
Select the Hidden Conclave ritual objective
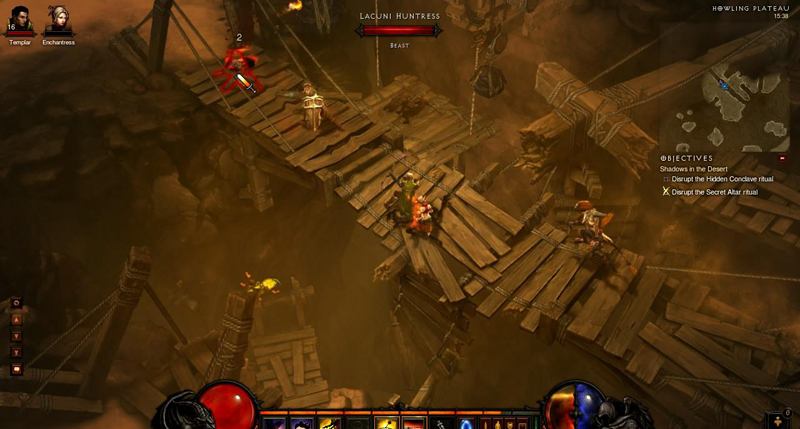(721, 179)
